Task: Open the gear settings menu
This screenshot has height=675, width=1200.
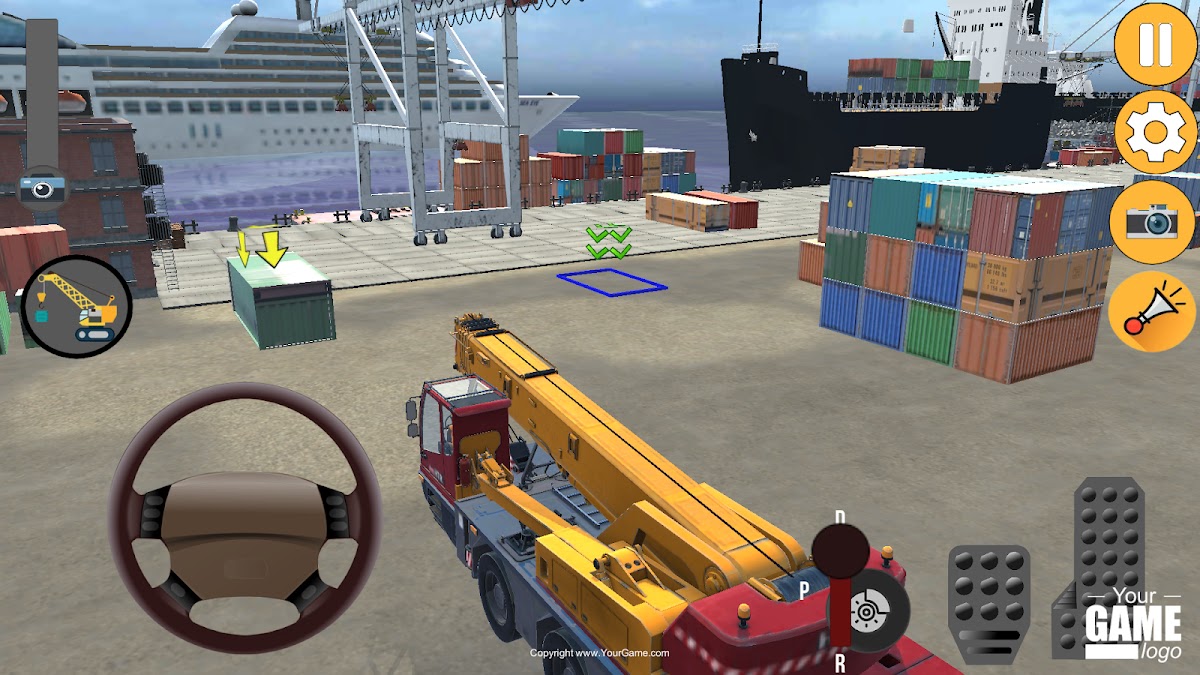Action: 1154,132
